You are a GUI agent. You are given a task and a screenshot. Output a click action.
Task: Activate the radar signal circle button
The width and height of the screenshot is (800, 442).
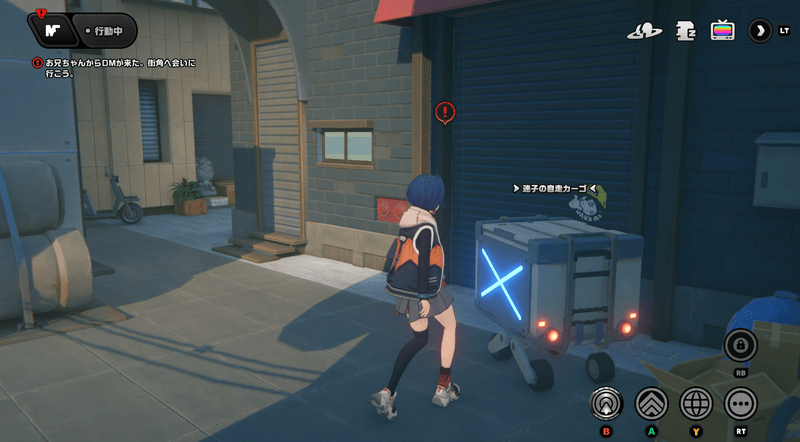point(605,403)
